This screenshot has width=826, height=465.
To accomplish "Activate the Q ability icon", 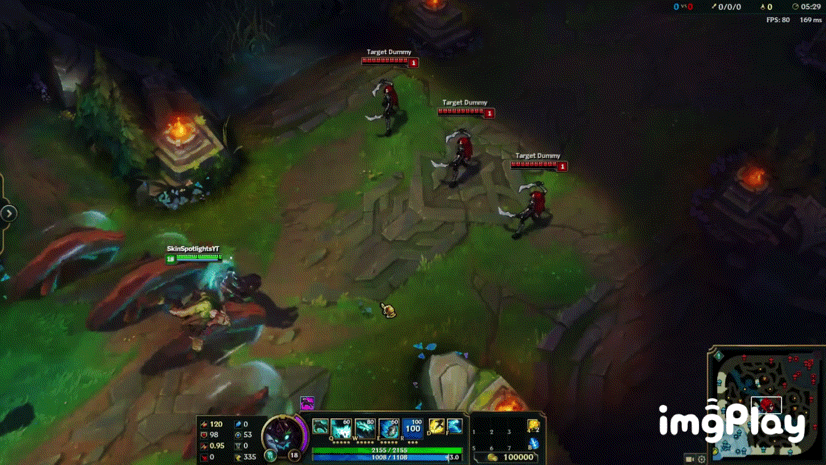I will tap(341, 428).
